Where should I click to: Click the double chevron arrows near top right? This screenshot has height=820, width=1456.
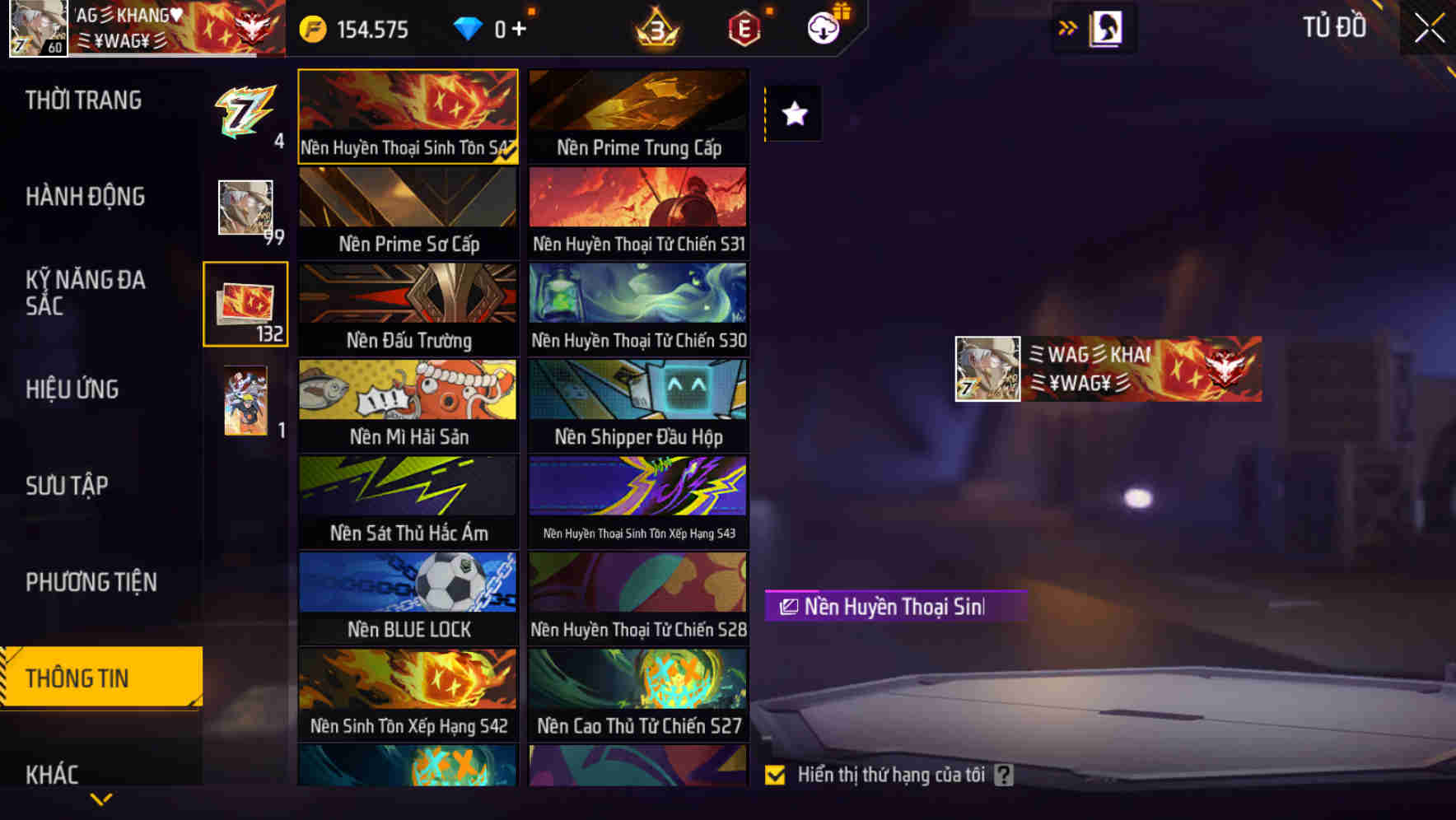(1067, 27)
